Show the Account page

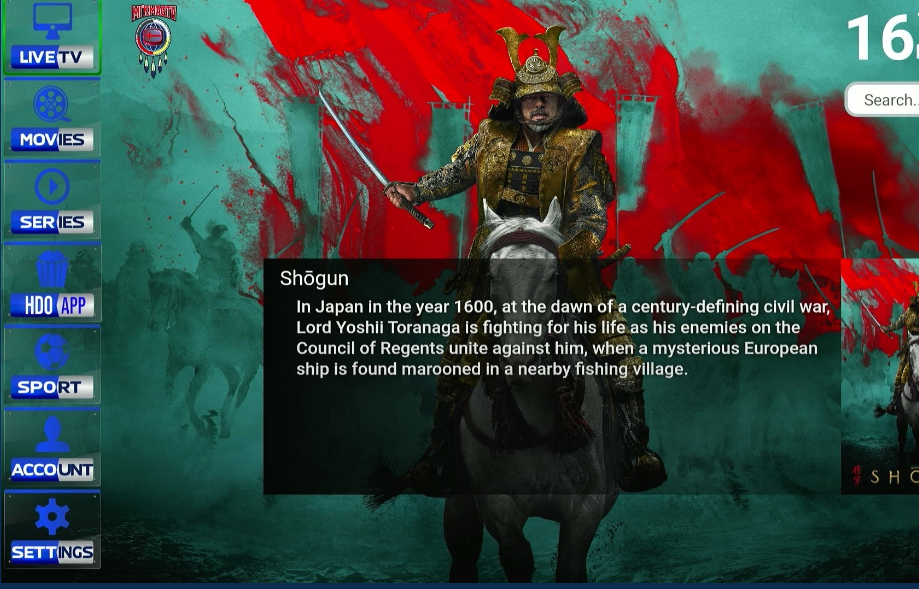(52, 448)
